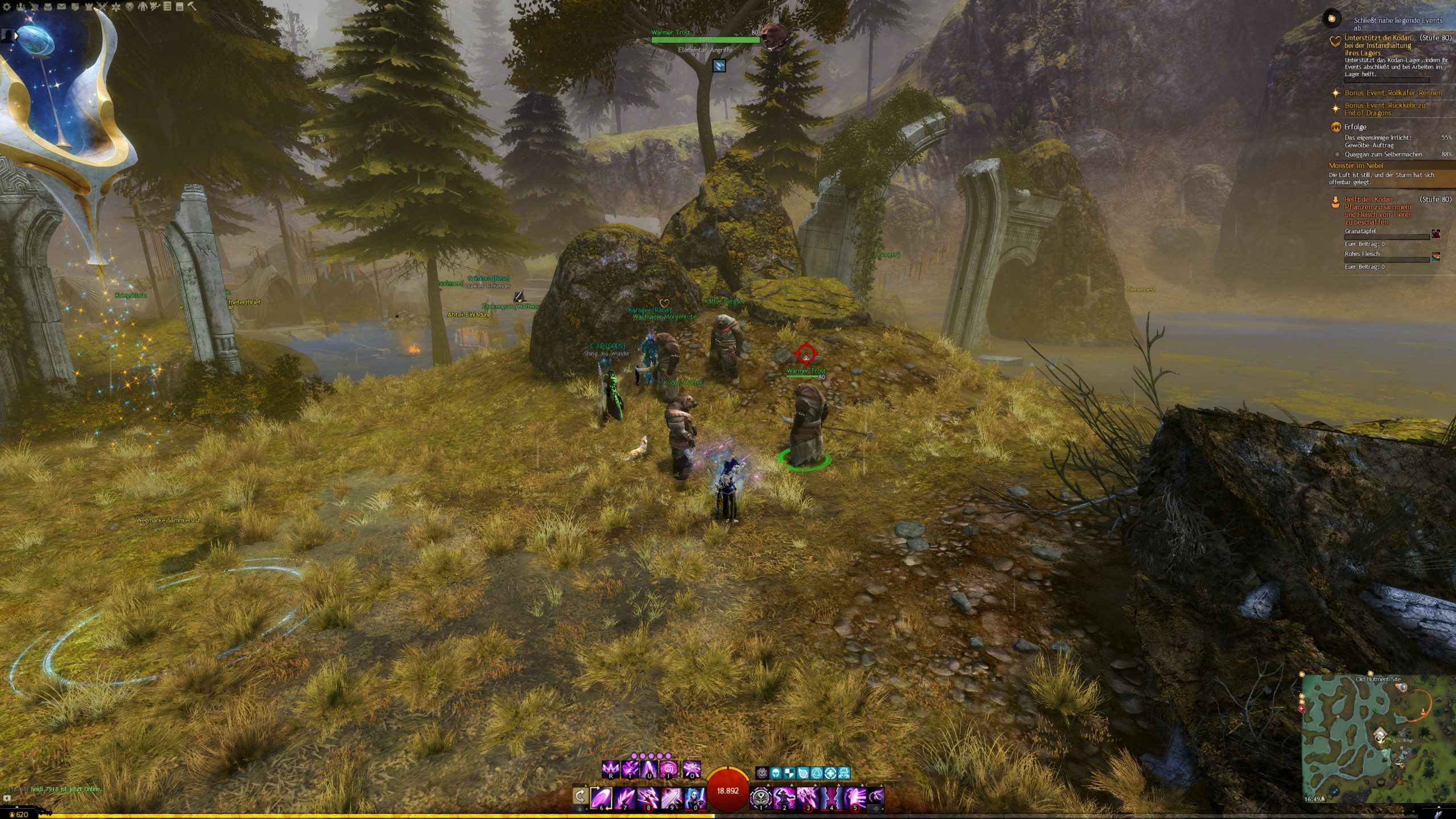The width and height of the screenshot is (1456, 819).
Task: Open the crafting hammer icon
Action: (x=192, y=6)
